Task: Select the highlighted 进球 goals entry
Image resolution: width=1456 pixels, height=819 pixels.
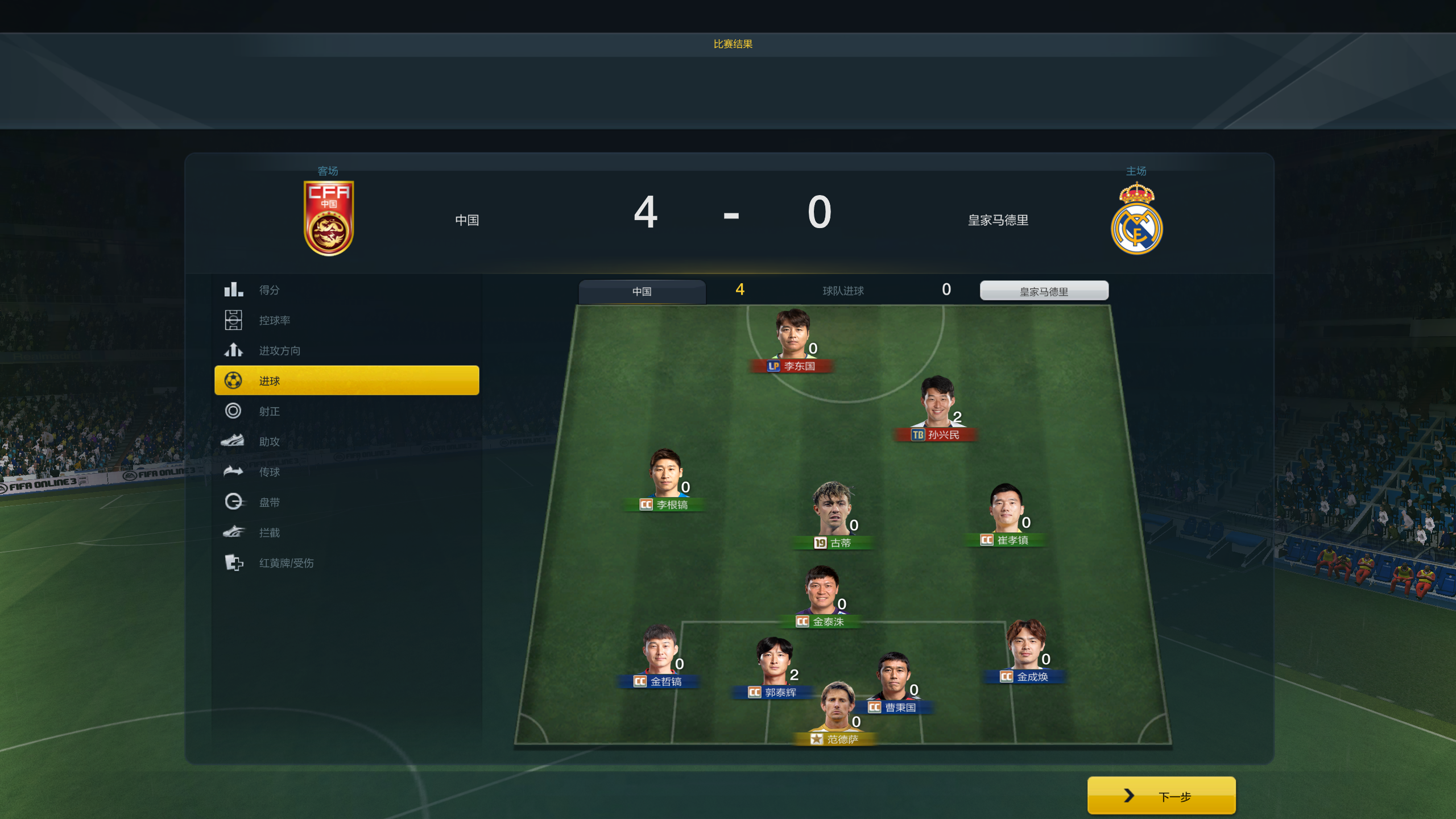Action: pyautogui.click(x=346, y=380)
